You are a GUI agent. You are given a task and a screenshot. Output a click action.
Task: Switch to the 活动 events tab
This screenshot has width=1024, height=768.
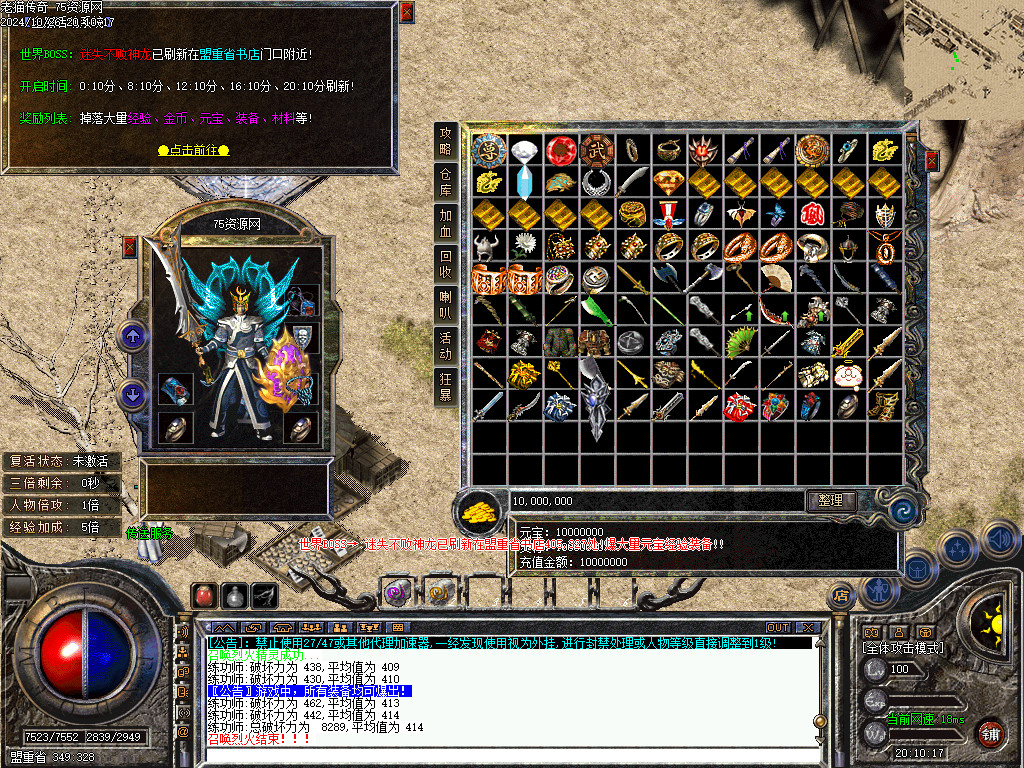[446, 345]
